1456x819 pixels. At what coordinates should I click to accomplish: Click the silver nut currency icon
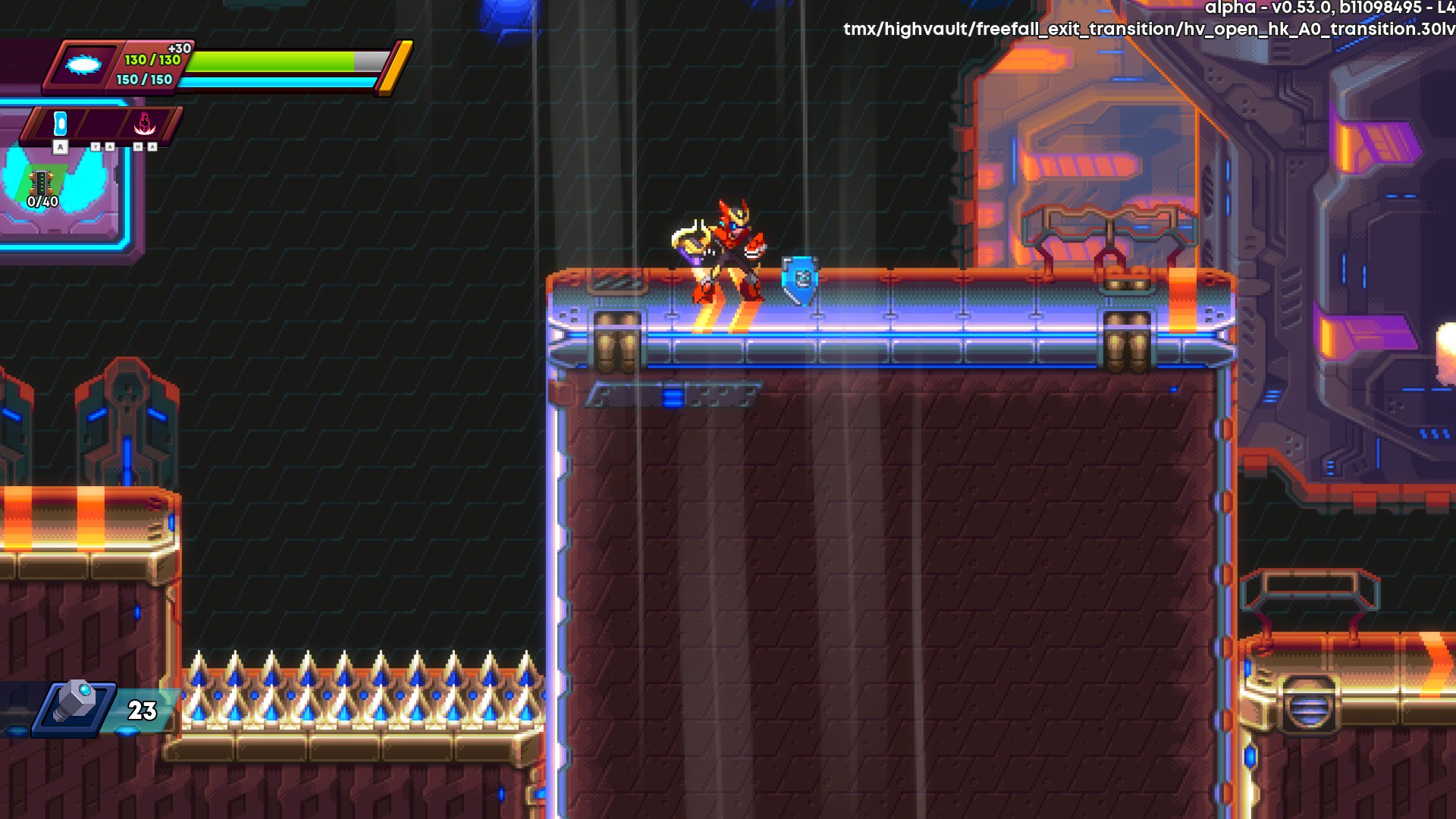pos(76,702)
